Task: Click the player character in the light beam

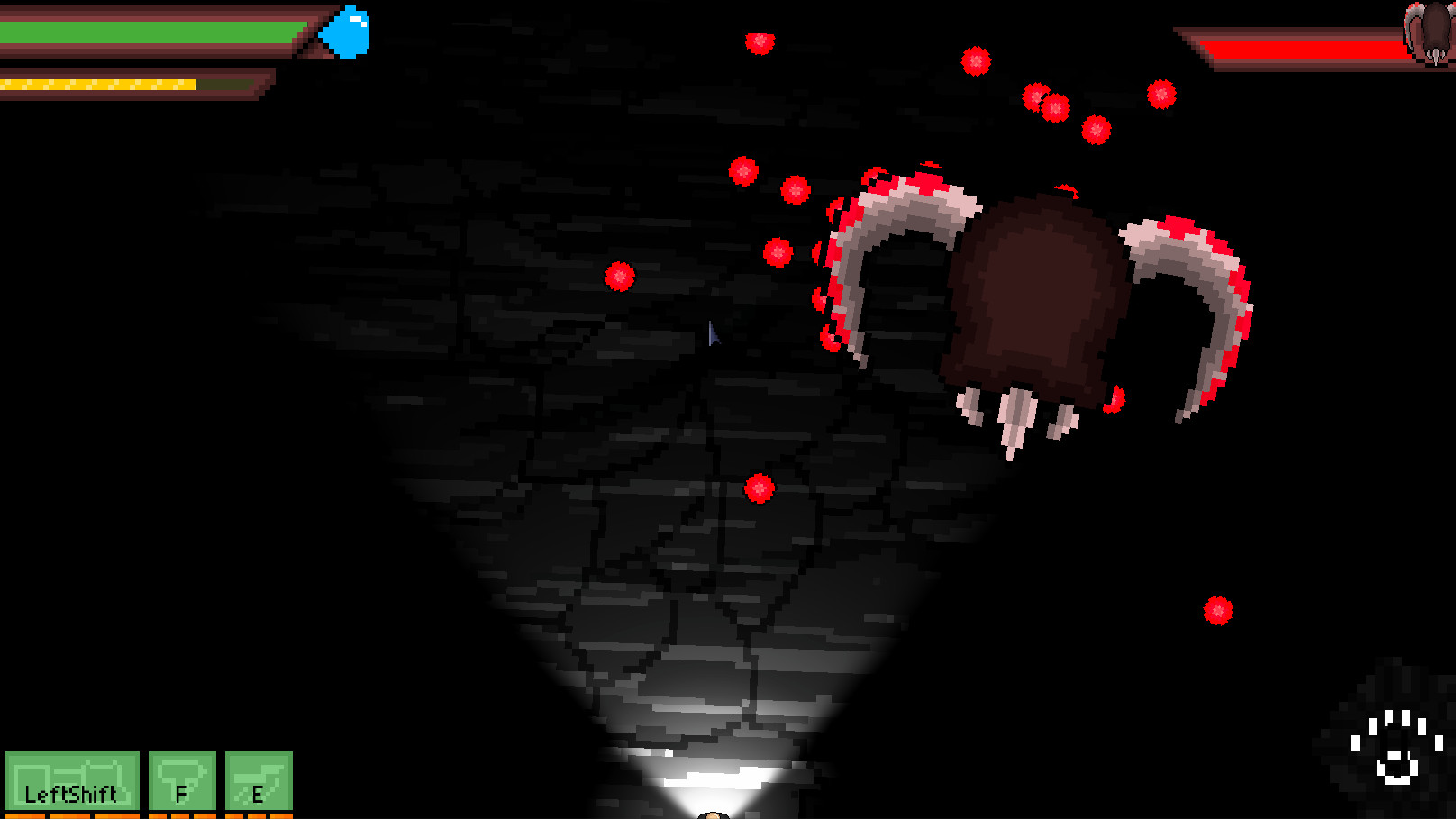Action: pos(712,813)
